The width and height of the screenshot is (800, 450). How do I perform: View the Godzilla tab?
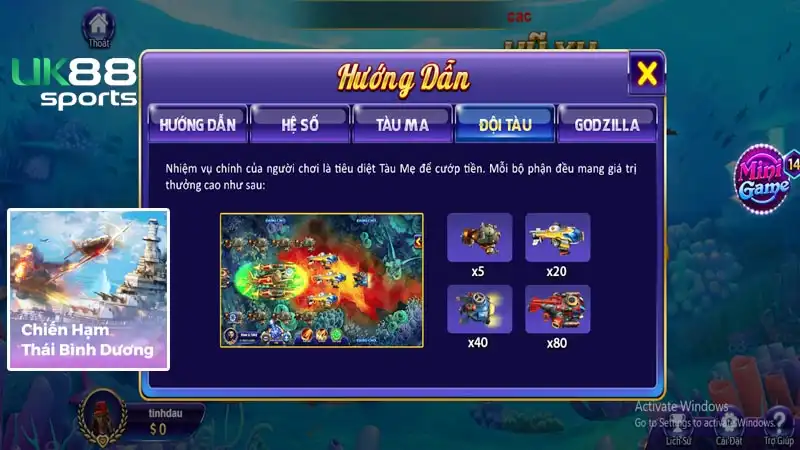coord(607,125)
